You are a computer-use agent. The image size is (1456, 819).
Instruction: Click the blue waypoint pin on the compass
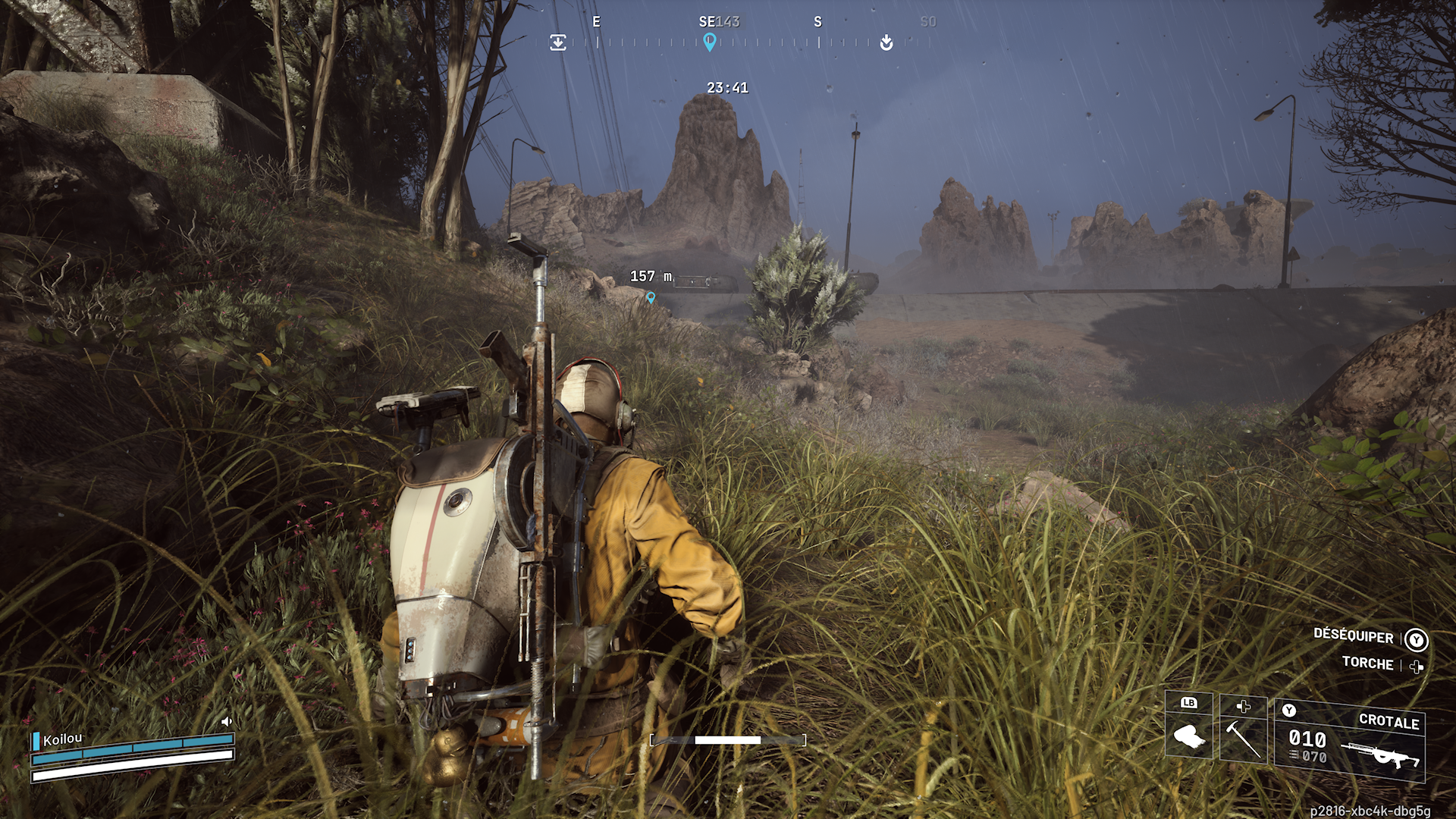709,42
